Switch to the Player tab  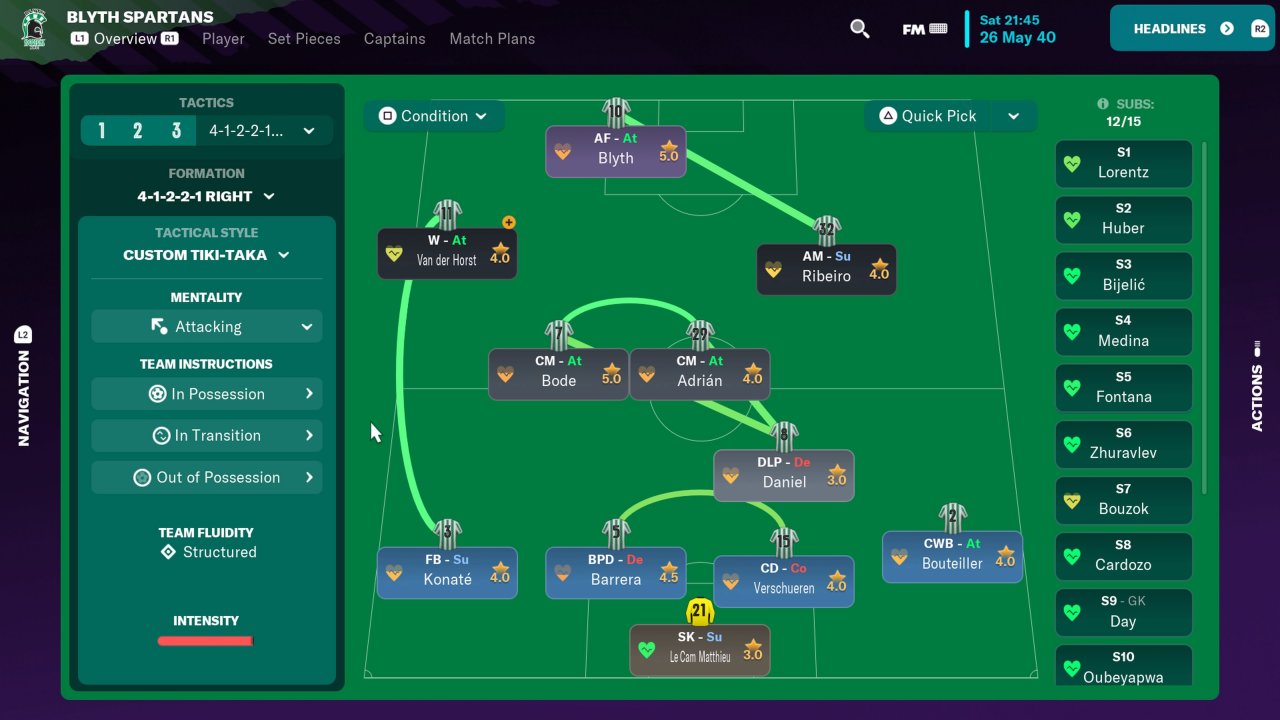[223, 39]
